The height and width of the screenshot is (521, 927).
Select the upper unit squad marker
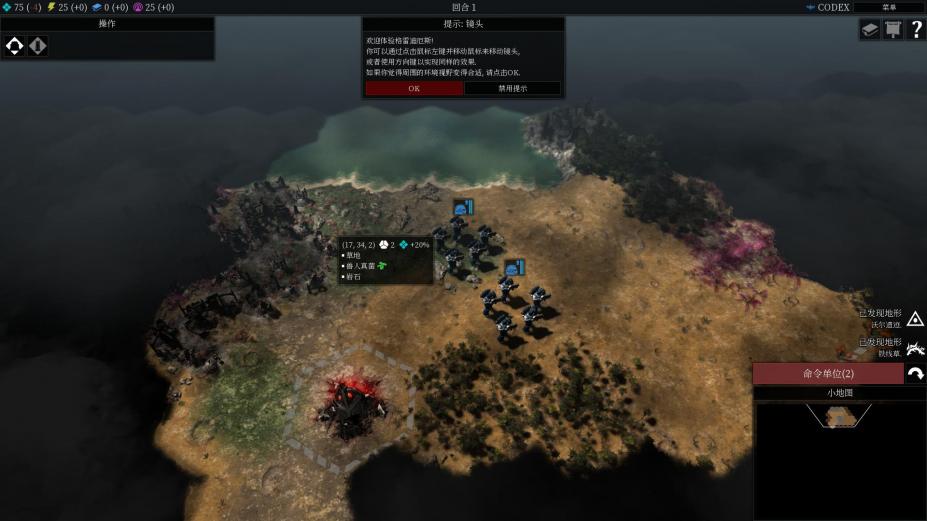pos(462,208)
